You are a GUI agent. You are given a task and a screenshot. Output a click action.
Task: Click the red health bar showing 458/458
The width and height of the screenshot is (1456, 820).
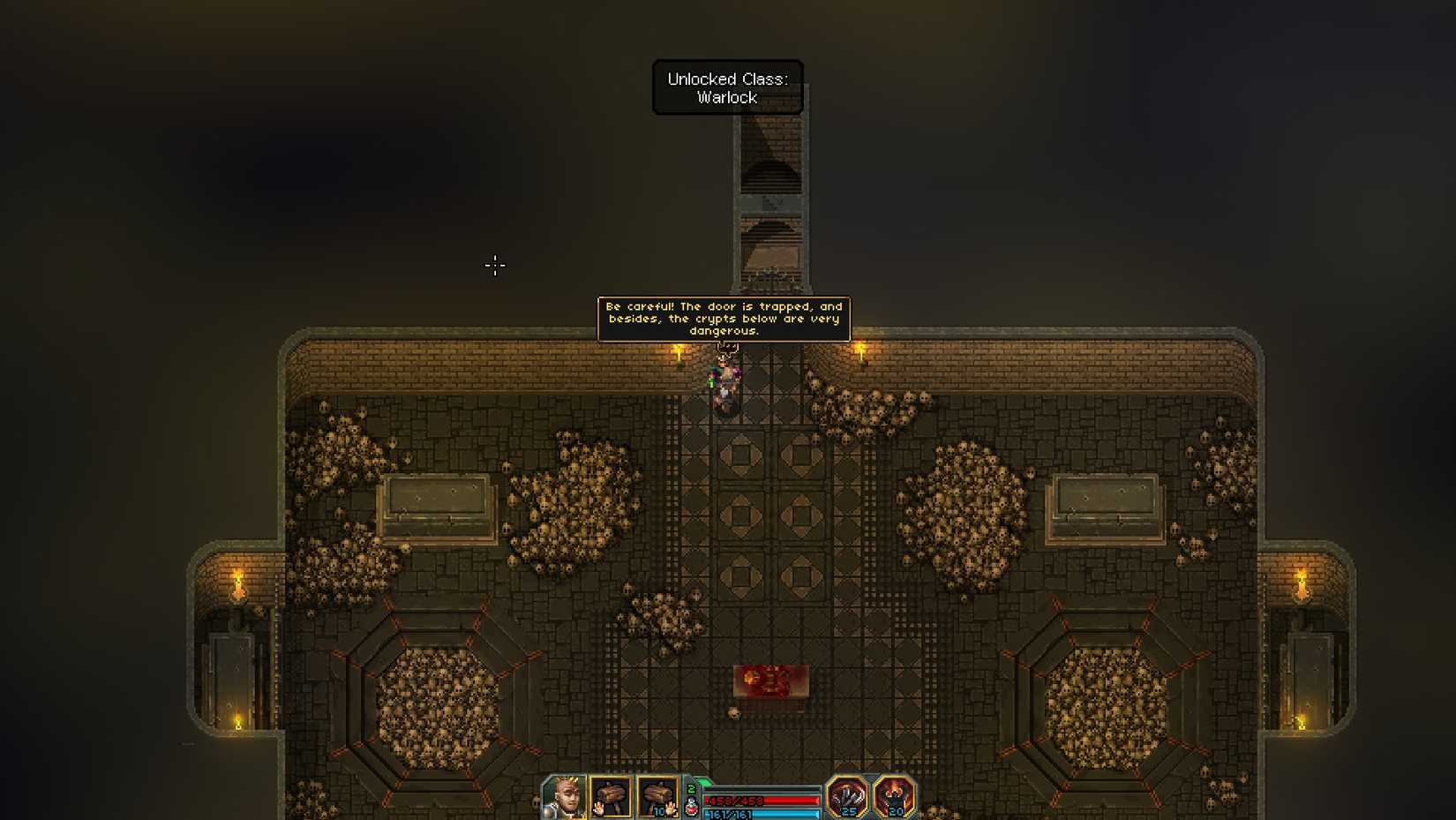click(x=761, y=800)
